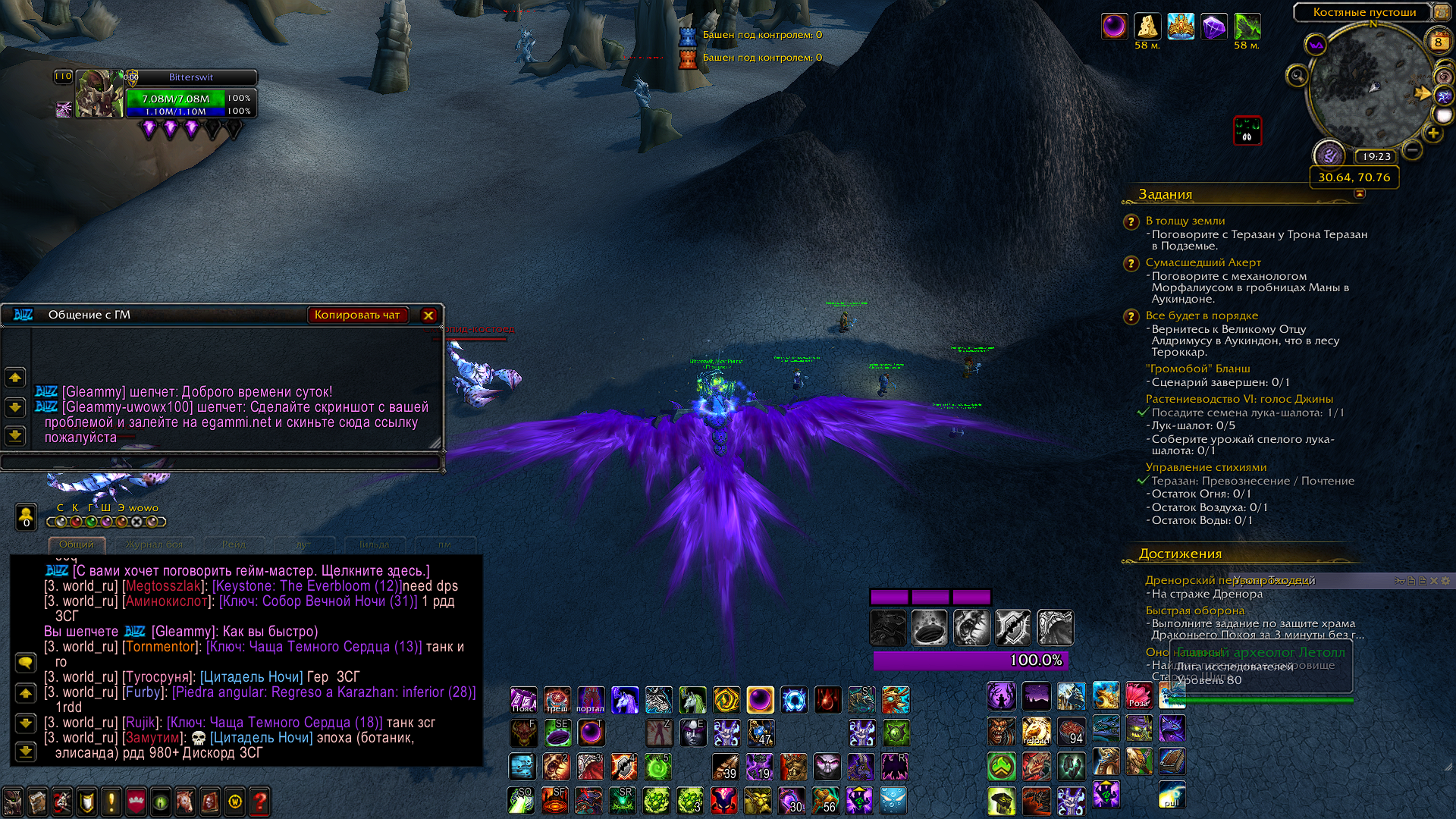Open the mounts collection horse icon
This screenshot has height=819, width=1456.
pos(185,802)
